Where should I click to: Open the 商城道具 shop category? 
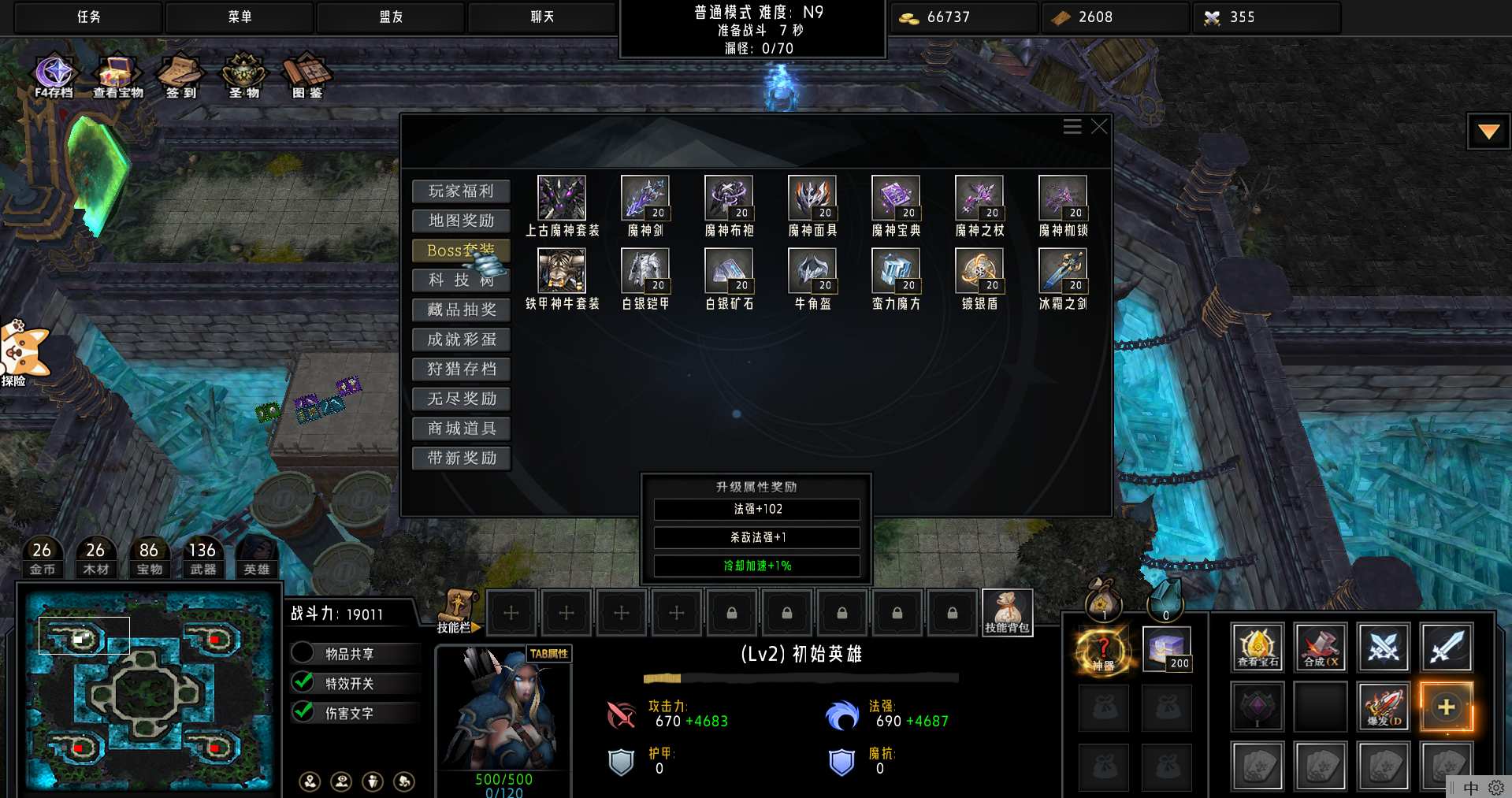coord(461,429)
